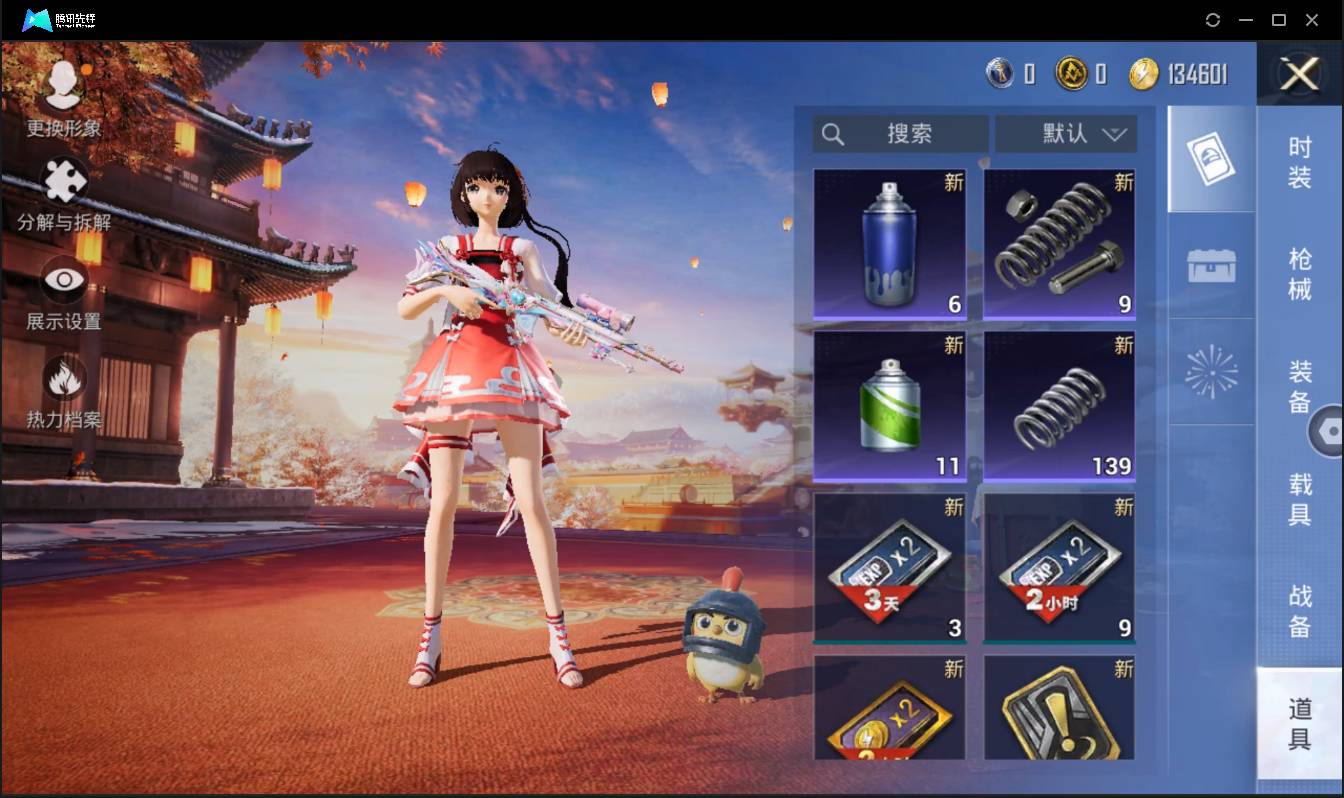Screen dimensions: 1344x798
Task: Click the emulator refresh icon in titlebar
Action: coord(1213,20)
